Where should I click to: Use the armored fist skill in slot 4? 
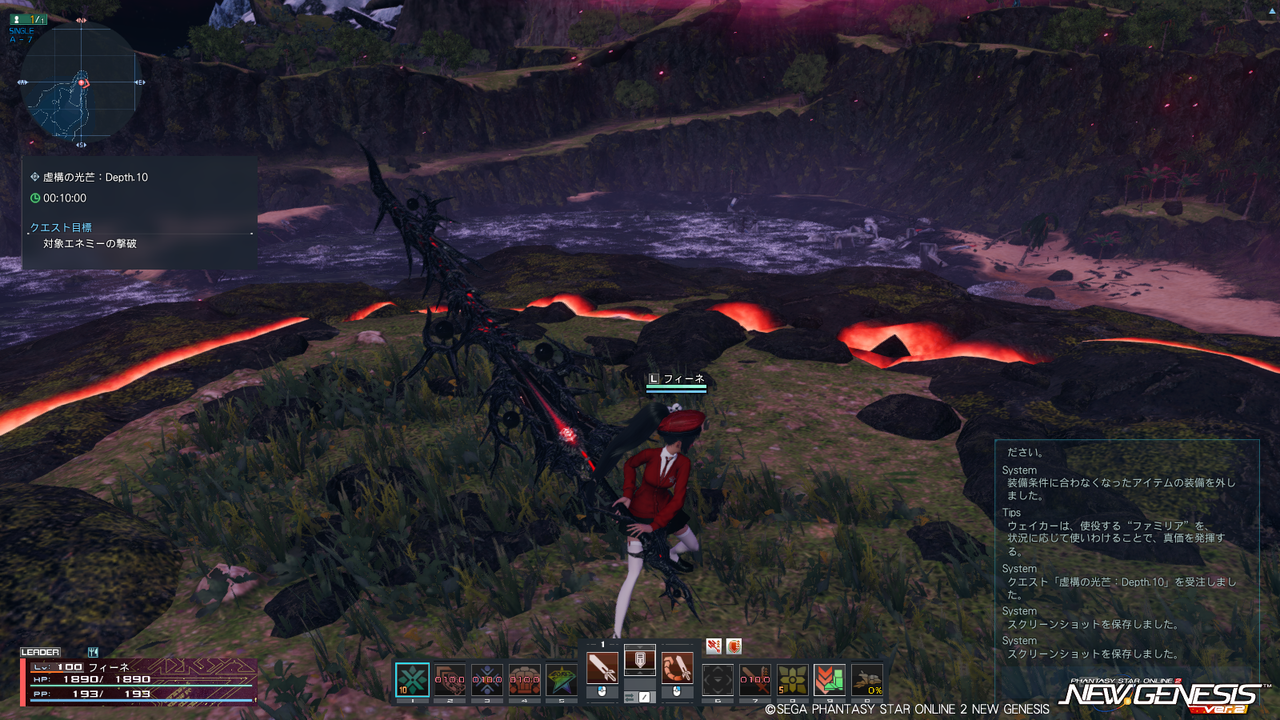point(524,680)
